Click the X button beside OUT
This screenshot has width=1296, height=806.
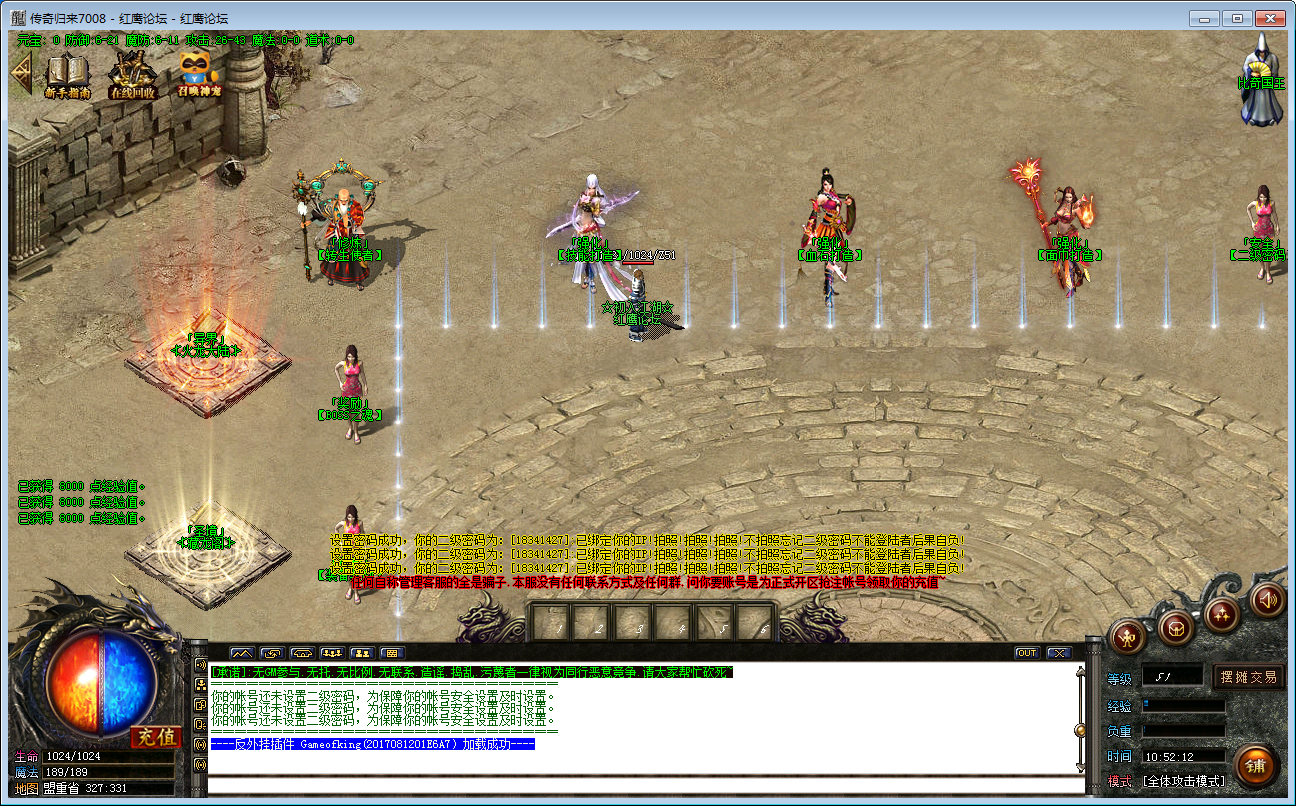pyautogui.click(x=1058, y=653)
